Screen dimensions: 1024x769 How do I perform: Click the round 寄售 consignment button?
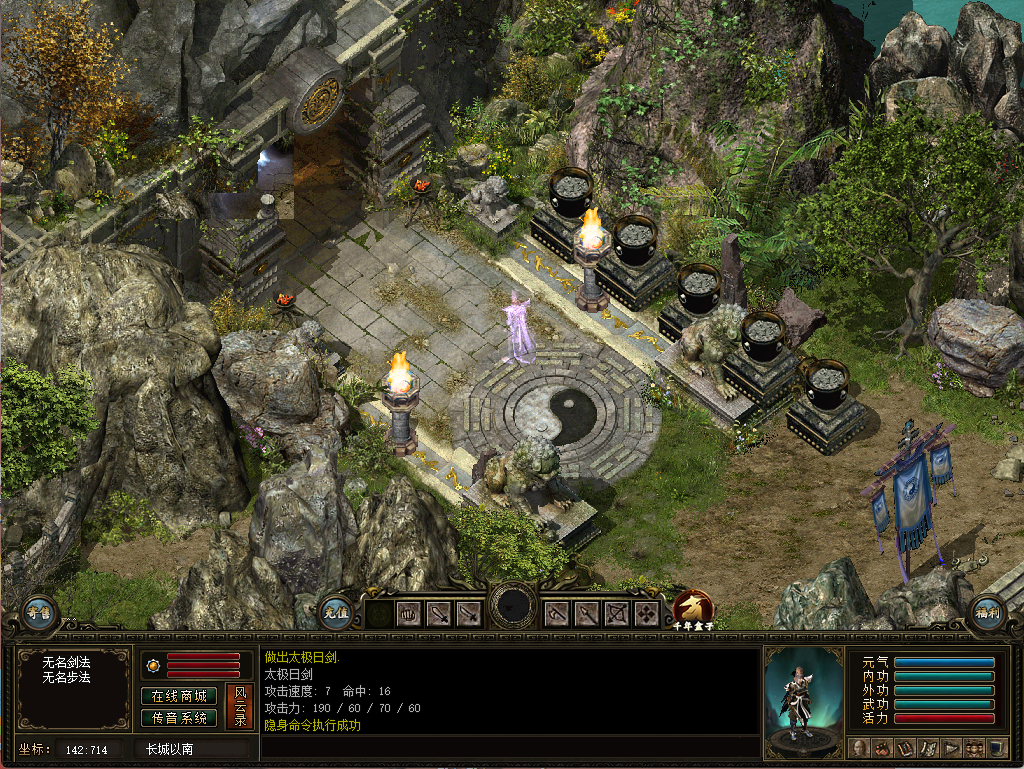pos(39,612)
